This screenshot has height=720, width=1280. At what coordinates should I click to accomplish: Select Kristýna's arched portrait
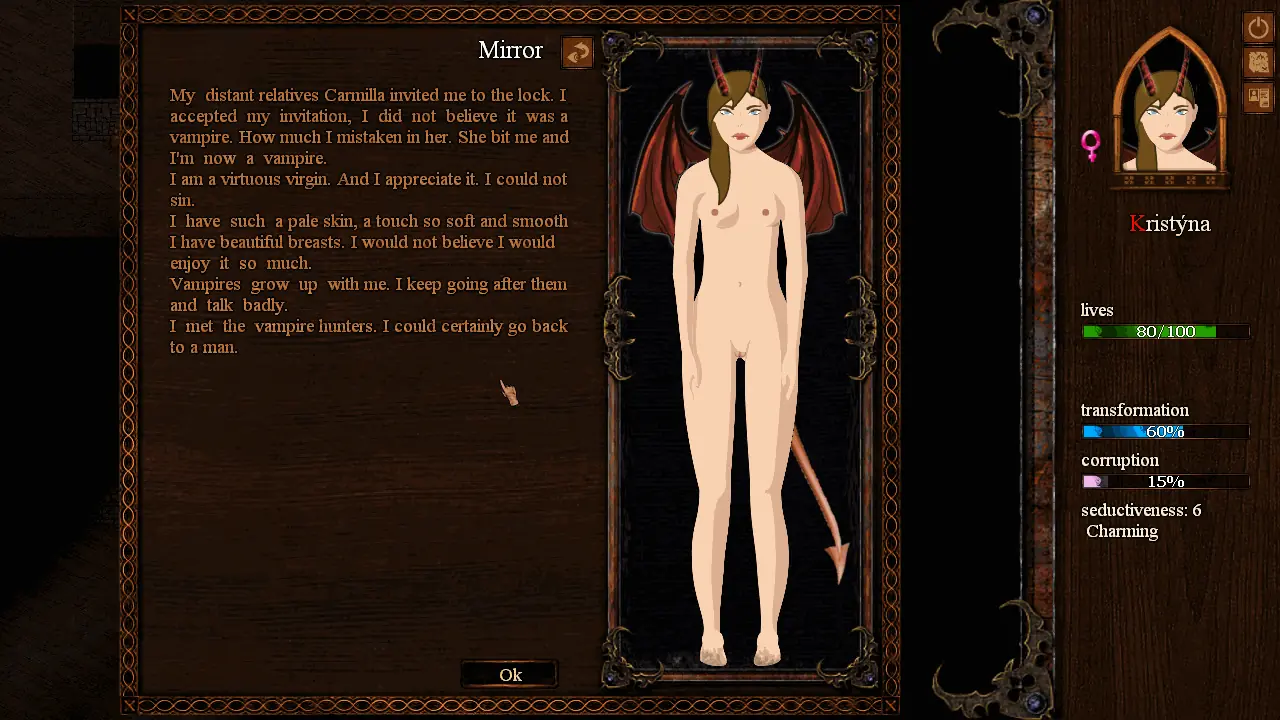[1169, 110]
